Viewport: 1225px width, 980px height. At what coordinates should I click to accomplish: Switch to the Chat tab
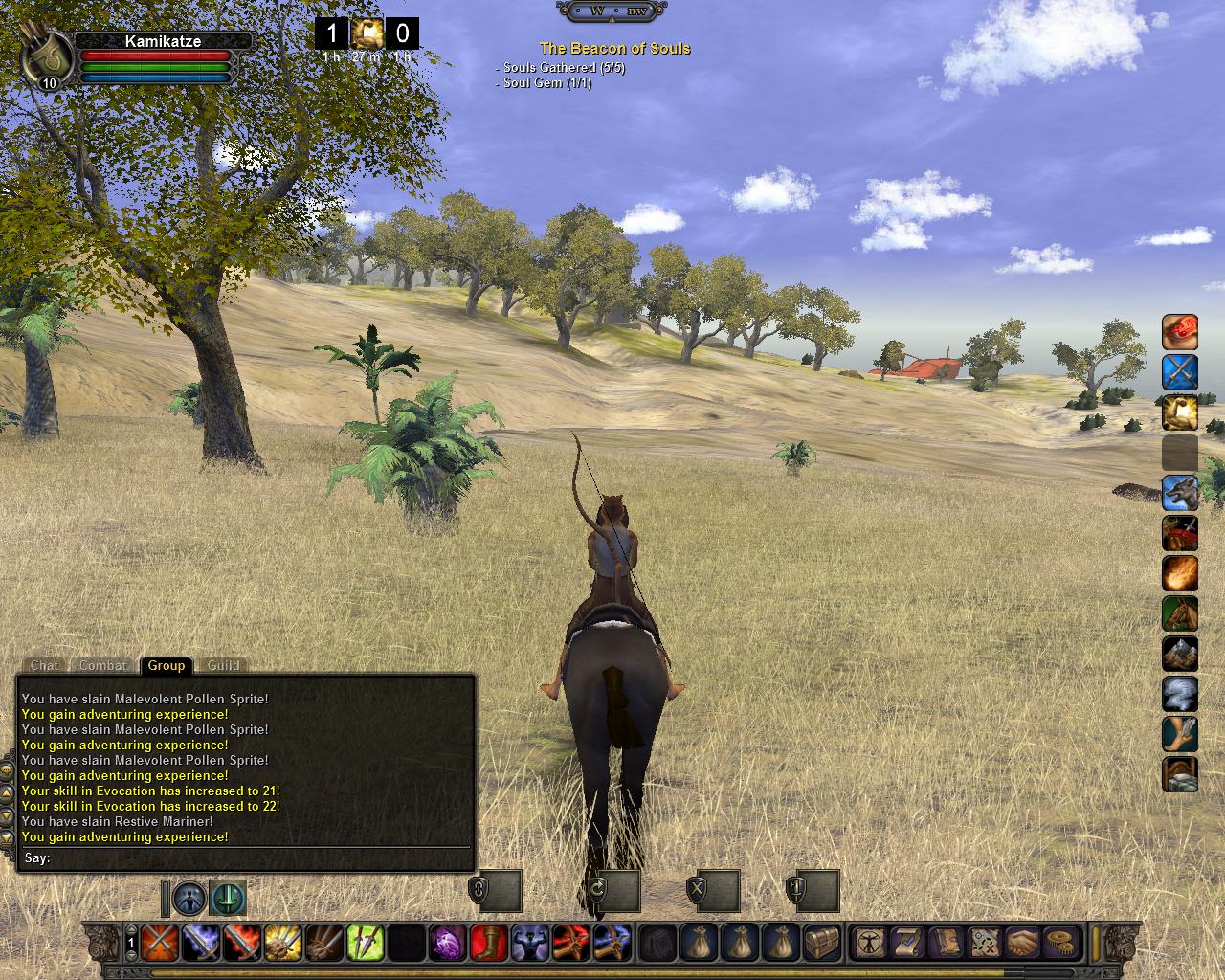pyautogui.click(x=44, y=665)
